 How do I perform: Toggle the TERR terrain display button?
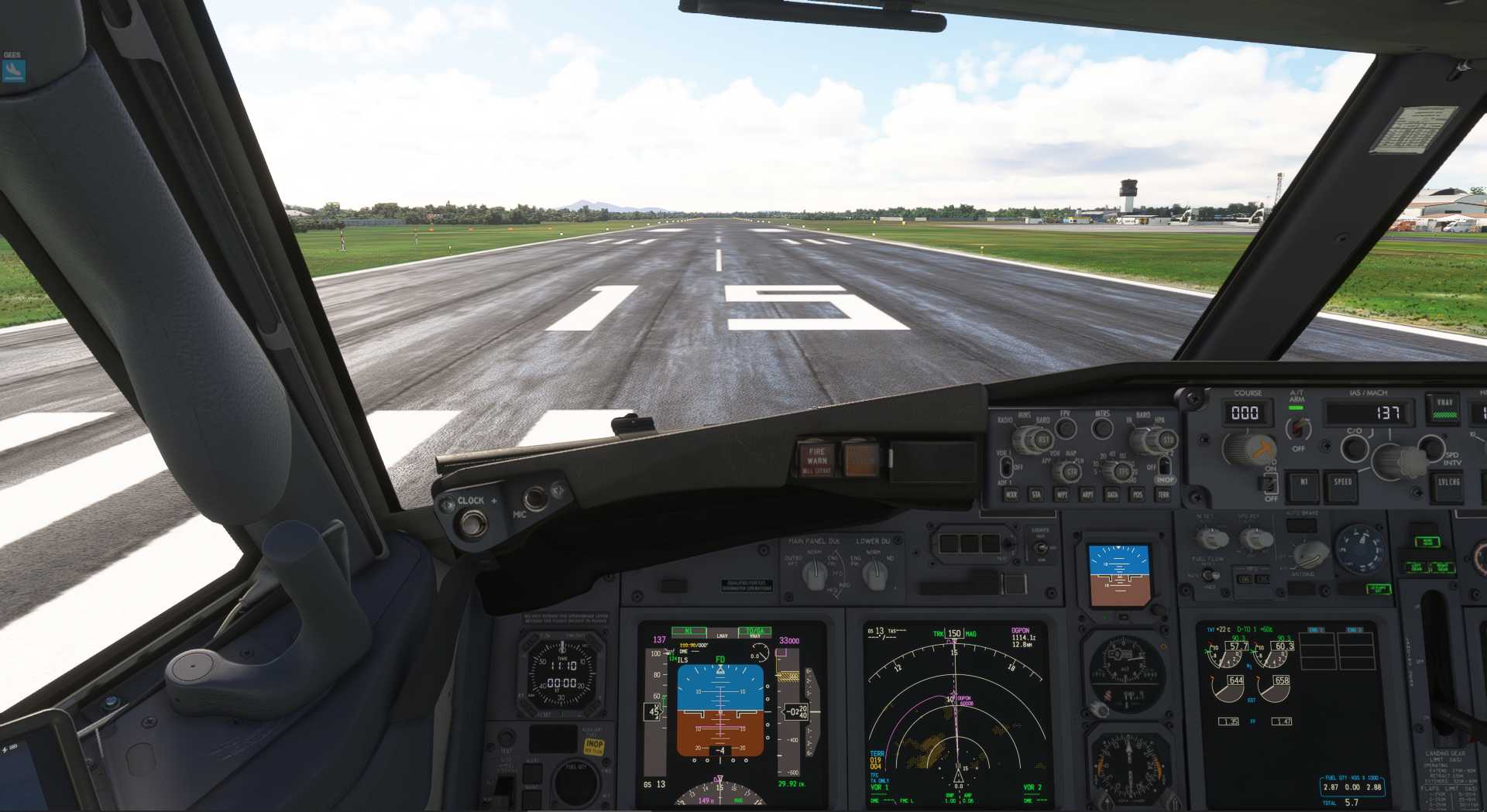[1162, 495]
